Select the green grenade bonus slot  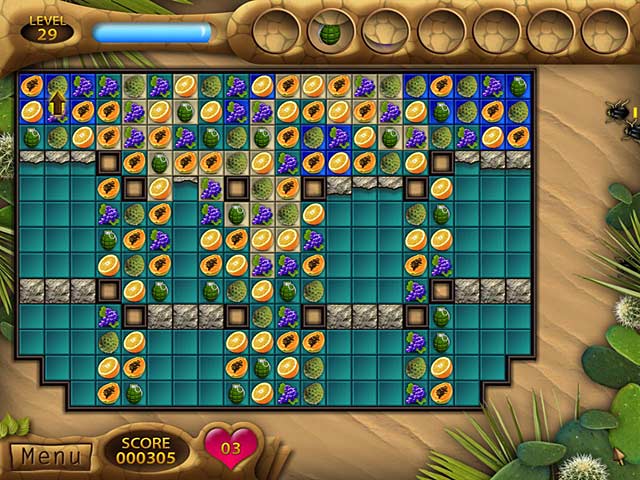coord(330,31)
